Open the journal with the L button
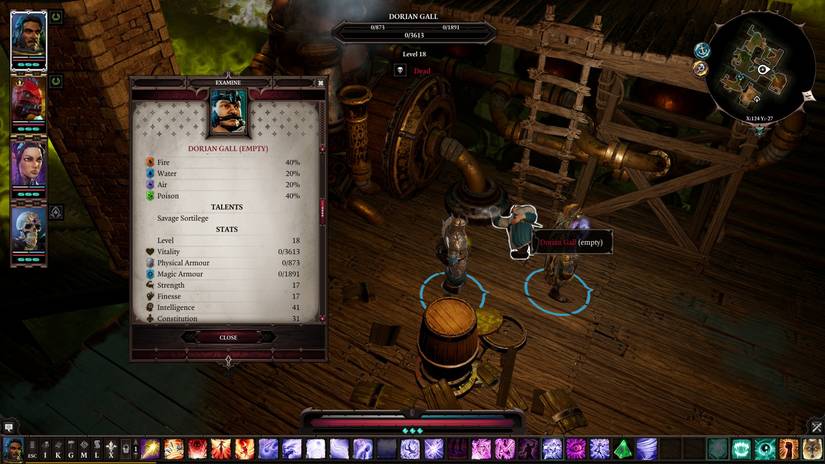The width and height of the screenshot is (825, 464). click(97, 449)
